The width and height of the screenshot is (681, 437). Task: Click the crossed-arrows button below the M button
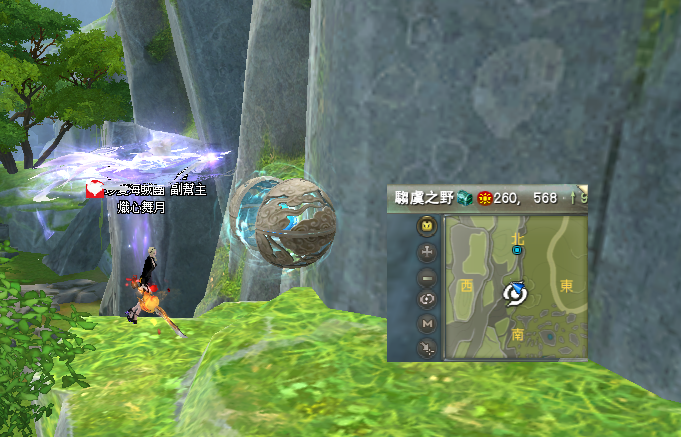point(427,347)
